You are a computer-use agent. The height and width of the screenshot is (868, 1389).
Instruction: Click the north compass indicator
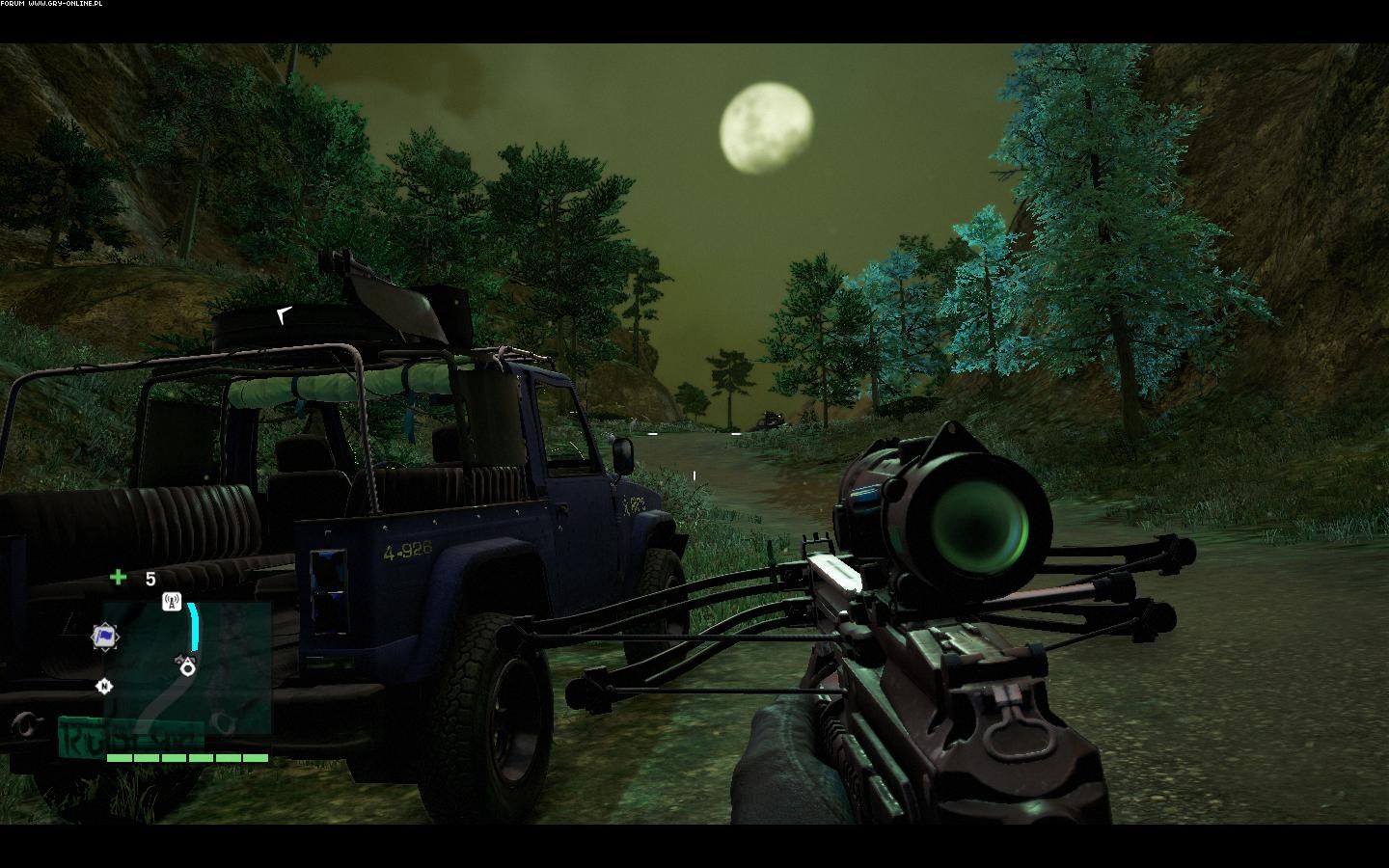point(104,686)
